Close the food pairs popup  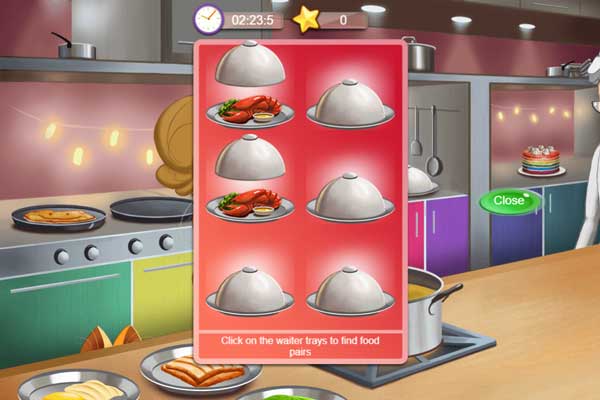point(509,200)
